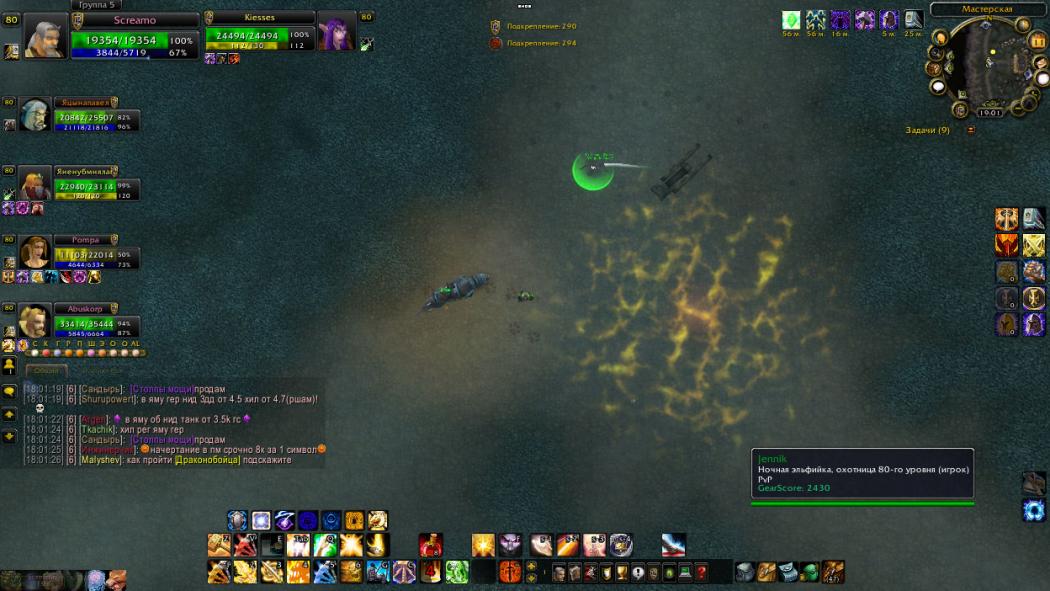The image size is (1050, 591).
Task: Use the red potion action slot
Action: click(x=430, y=546)
